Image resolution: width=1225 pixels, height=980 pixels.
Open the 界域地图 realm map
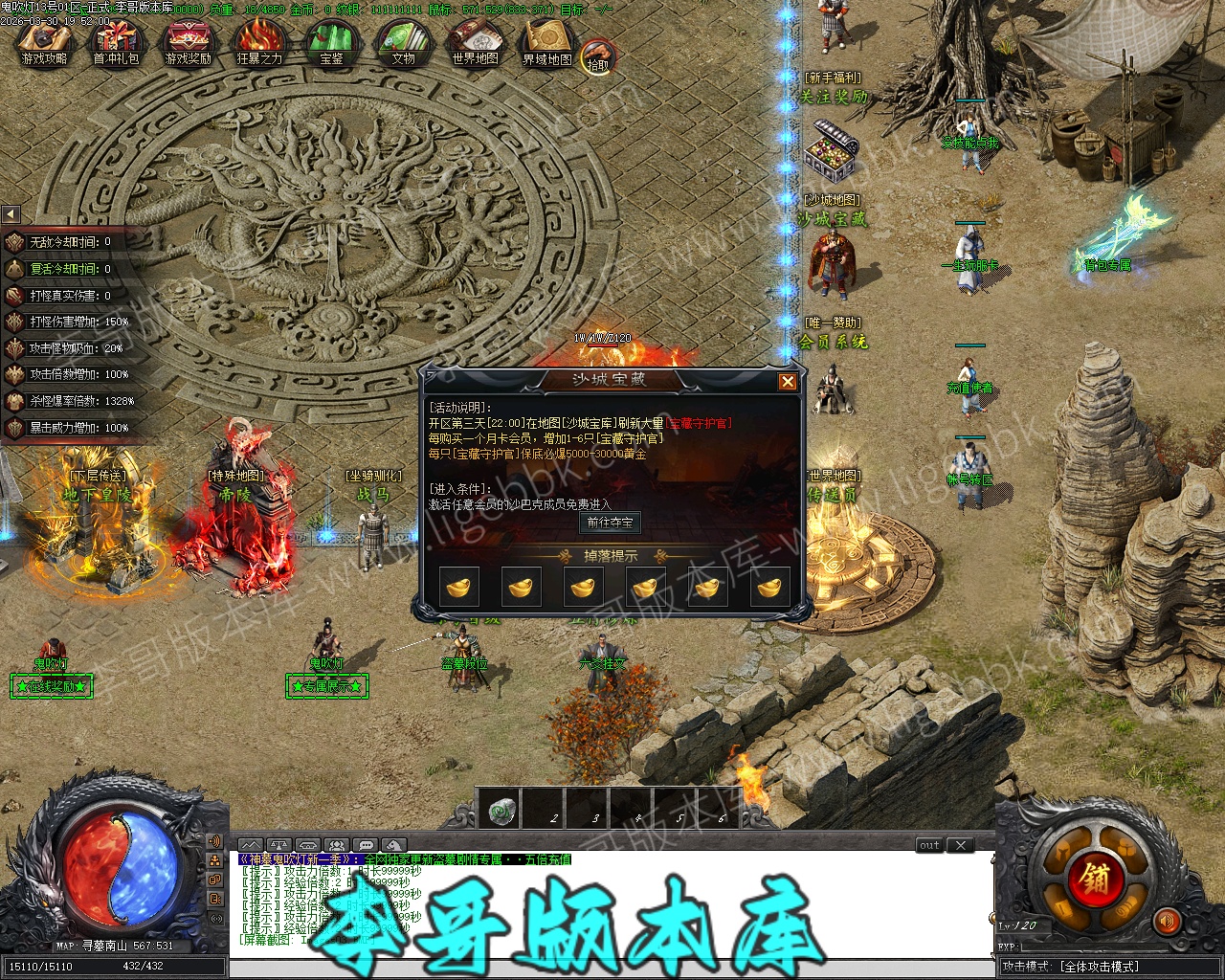point(546,42)
